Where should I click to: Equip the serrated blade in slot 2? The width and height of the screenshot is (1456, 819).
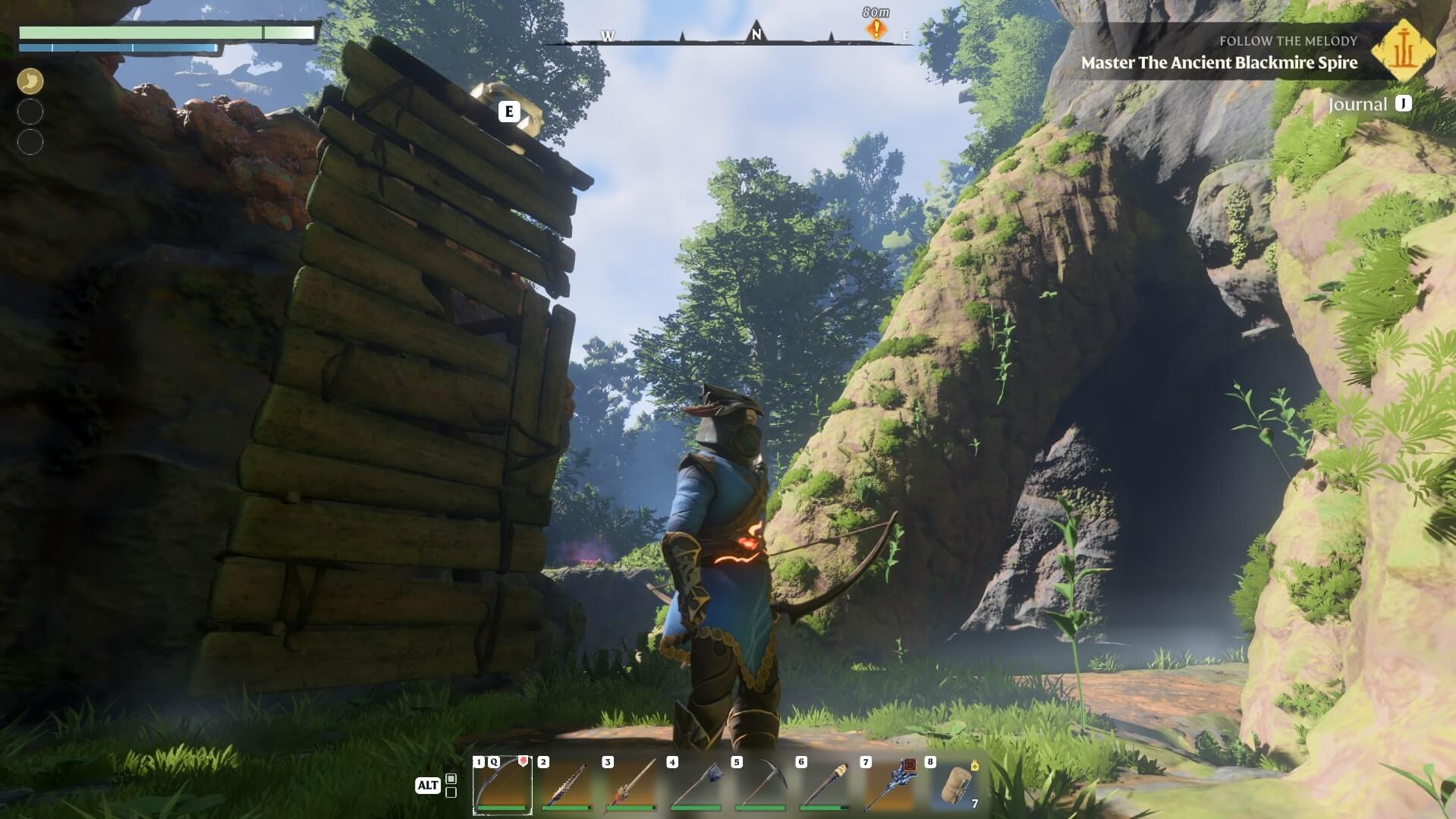[x=567, y=785]
